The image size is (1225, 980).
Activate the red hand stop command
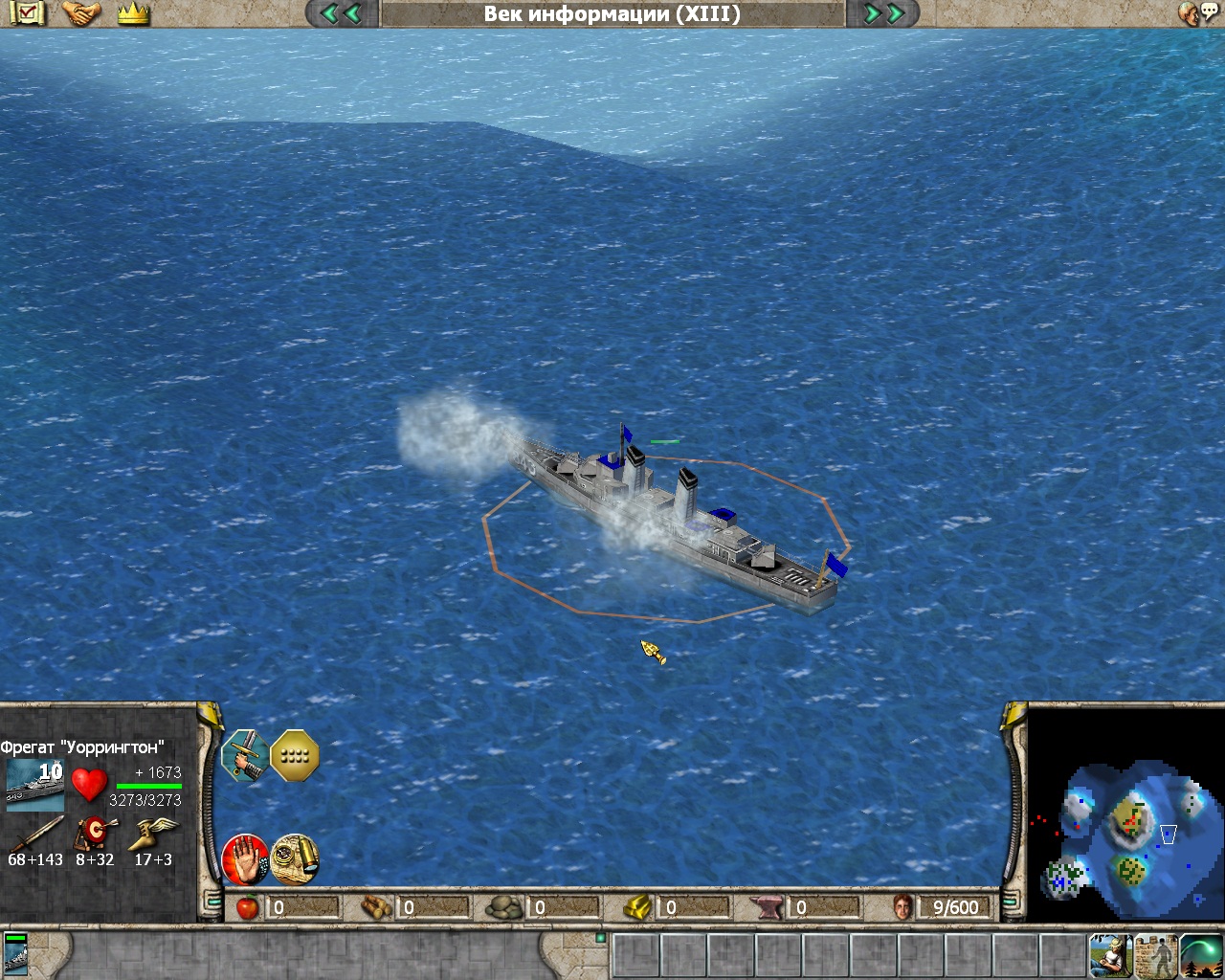[x=244, y=859]
